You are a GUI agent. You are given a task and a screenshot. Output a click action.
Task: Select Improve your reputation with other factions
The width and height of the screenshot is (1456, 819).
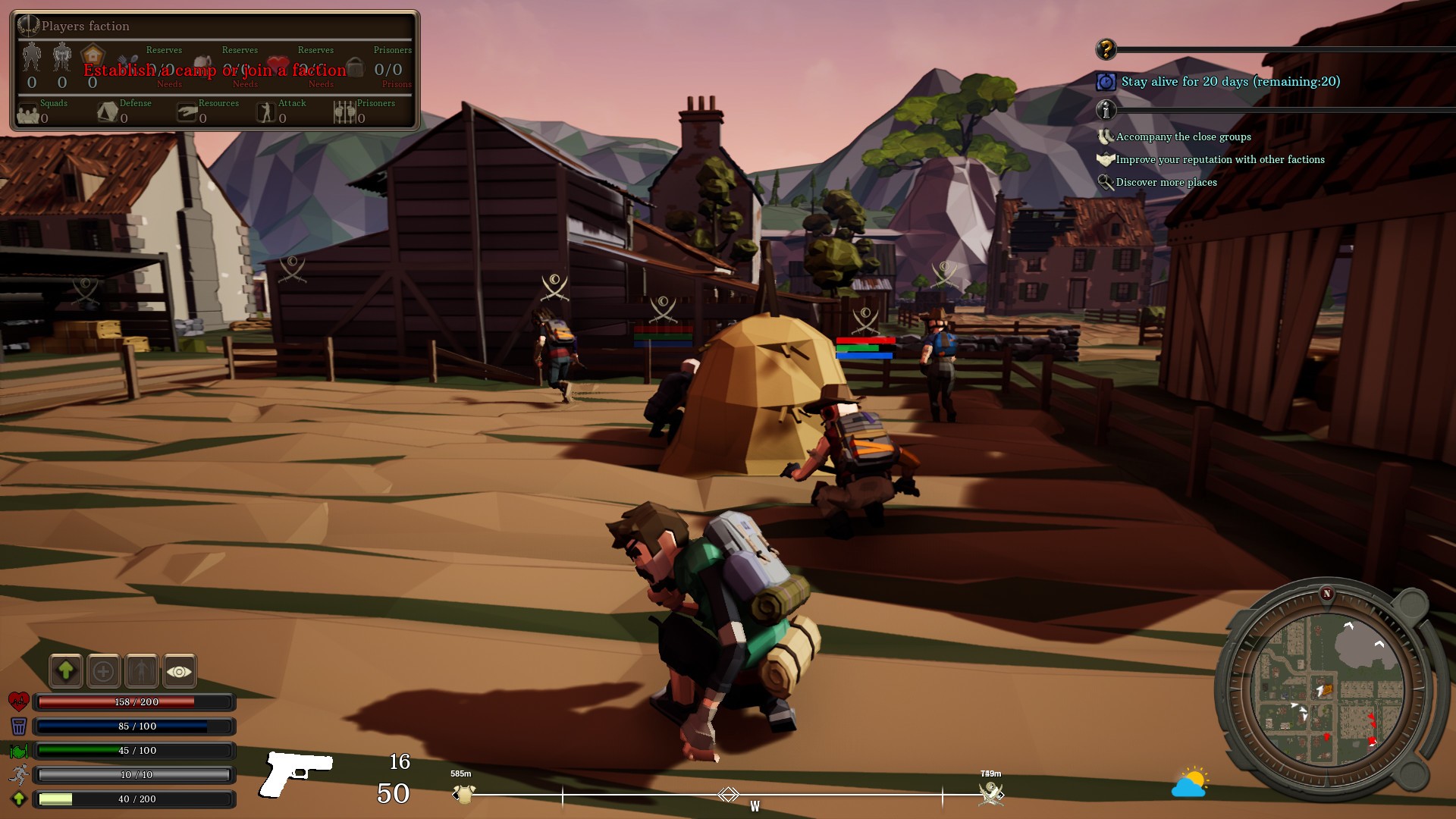1219,160
